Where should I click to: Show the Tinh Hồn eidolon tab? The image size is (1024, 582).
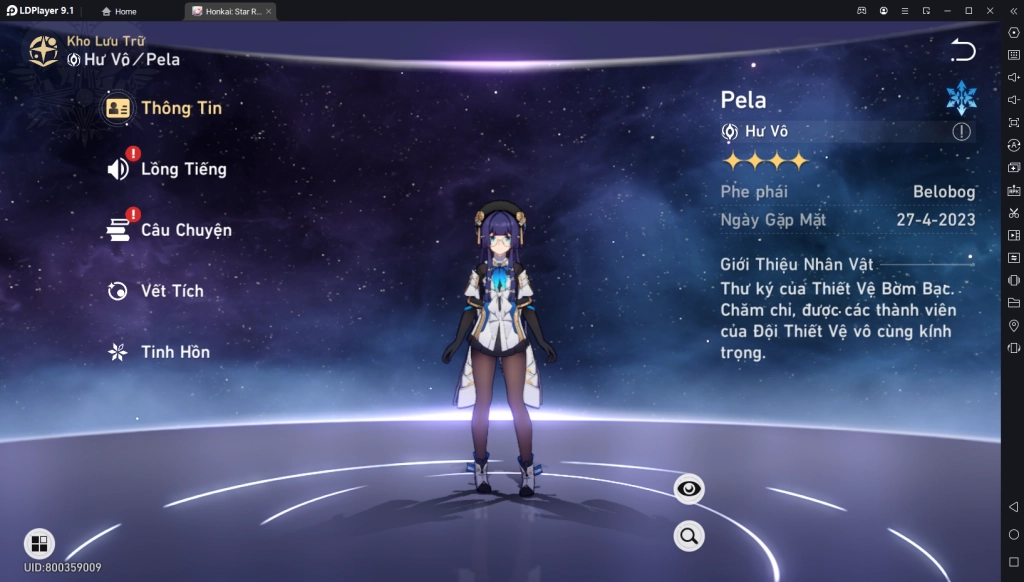[x=158, y=352]
